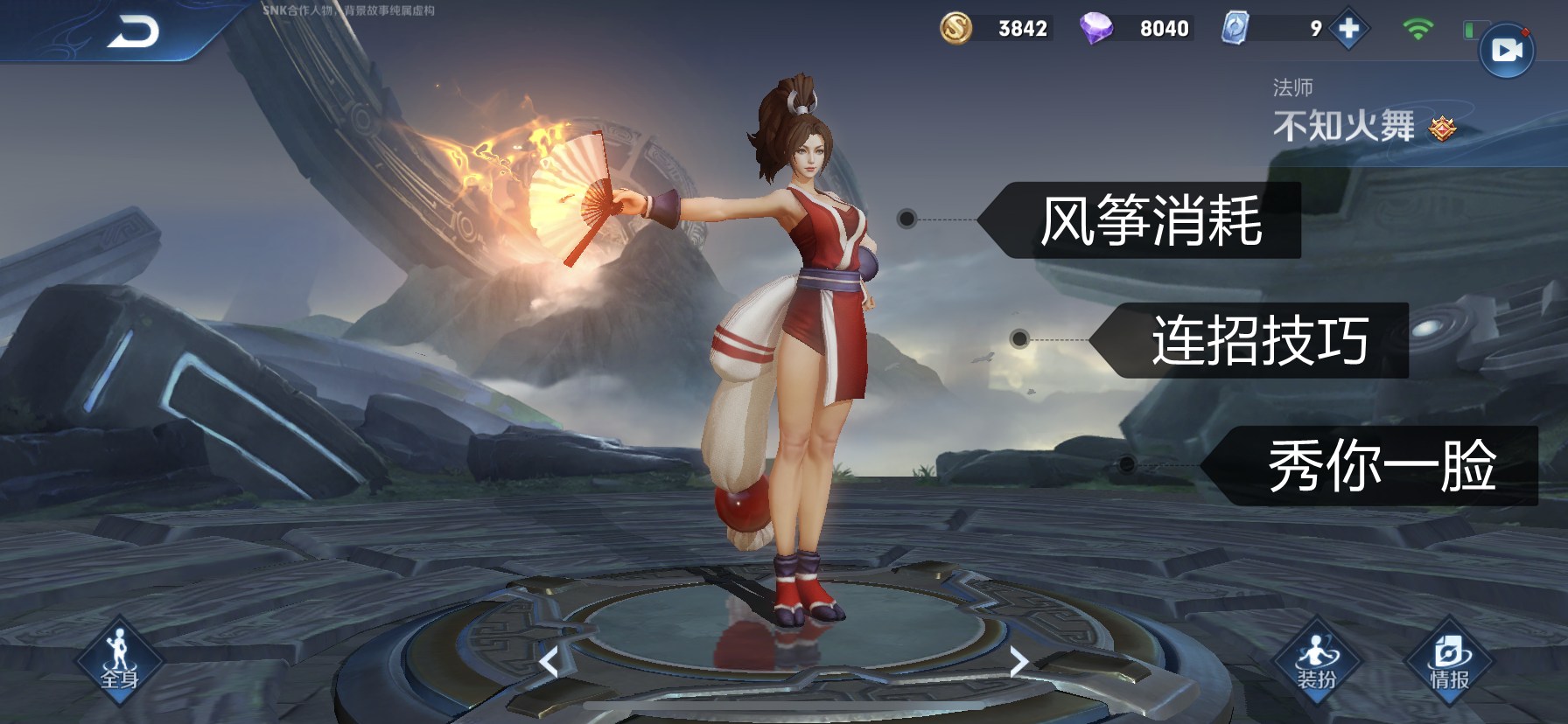
Task: Toggle the marker dot beside 风筝消耗
Action: tap(907, 217)
